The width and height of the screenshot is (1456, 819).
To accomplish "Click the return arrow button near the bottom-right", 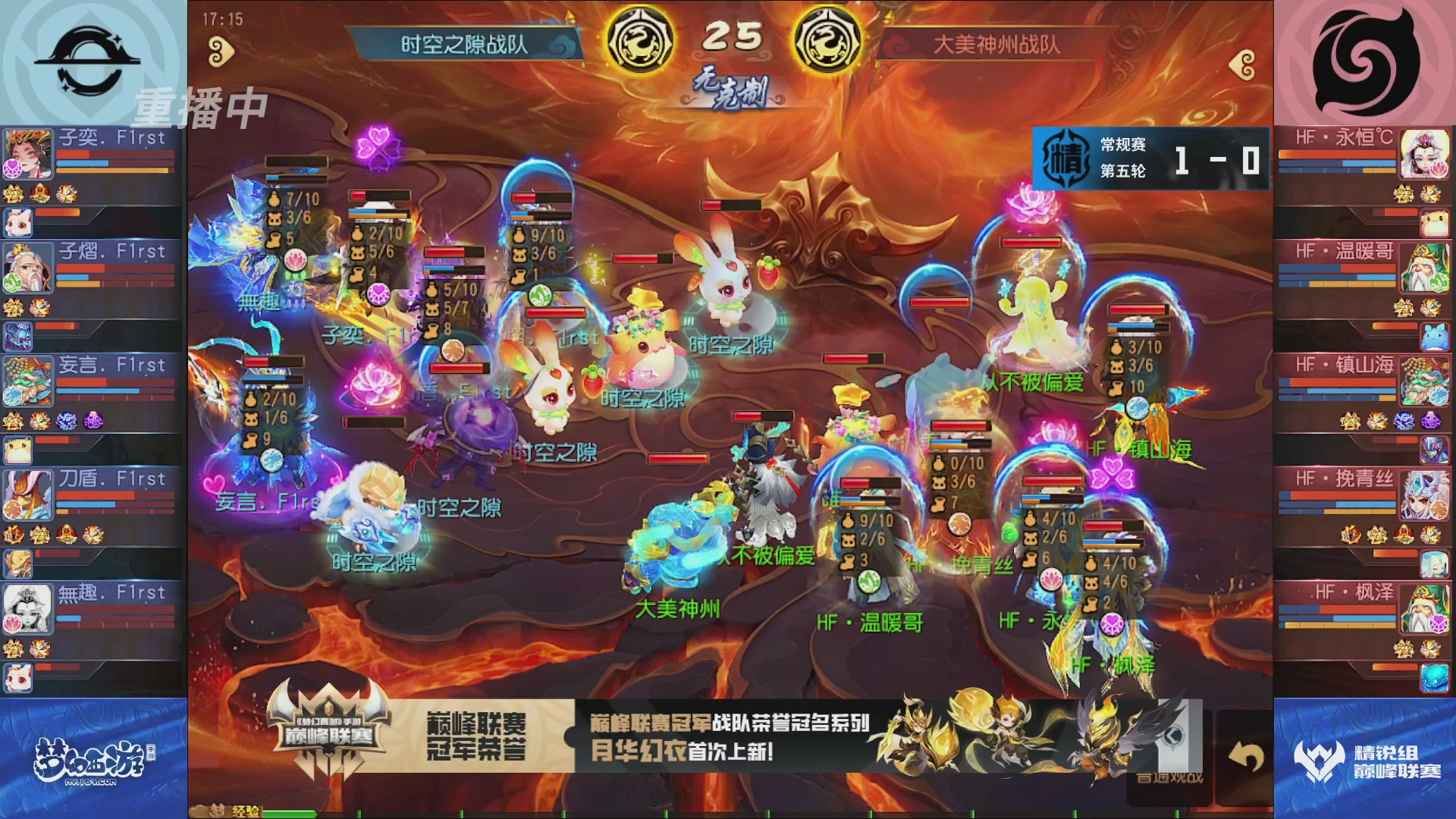I will click(x=1246, y=755).
